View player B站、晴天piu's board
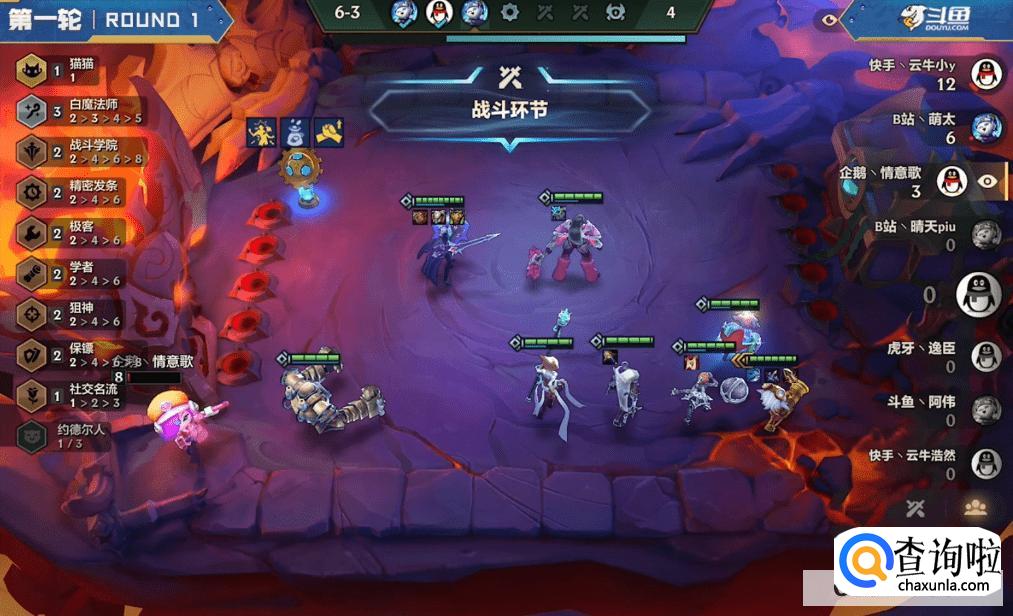1013x616 pixels. (x=986, y=235)
